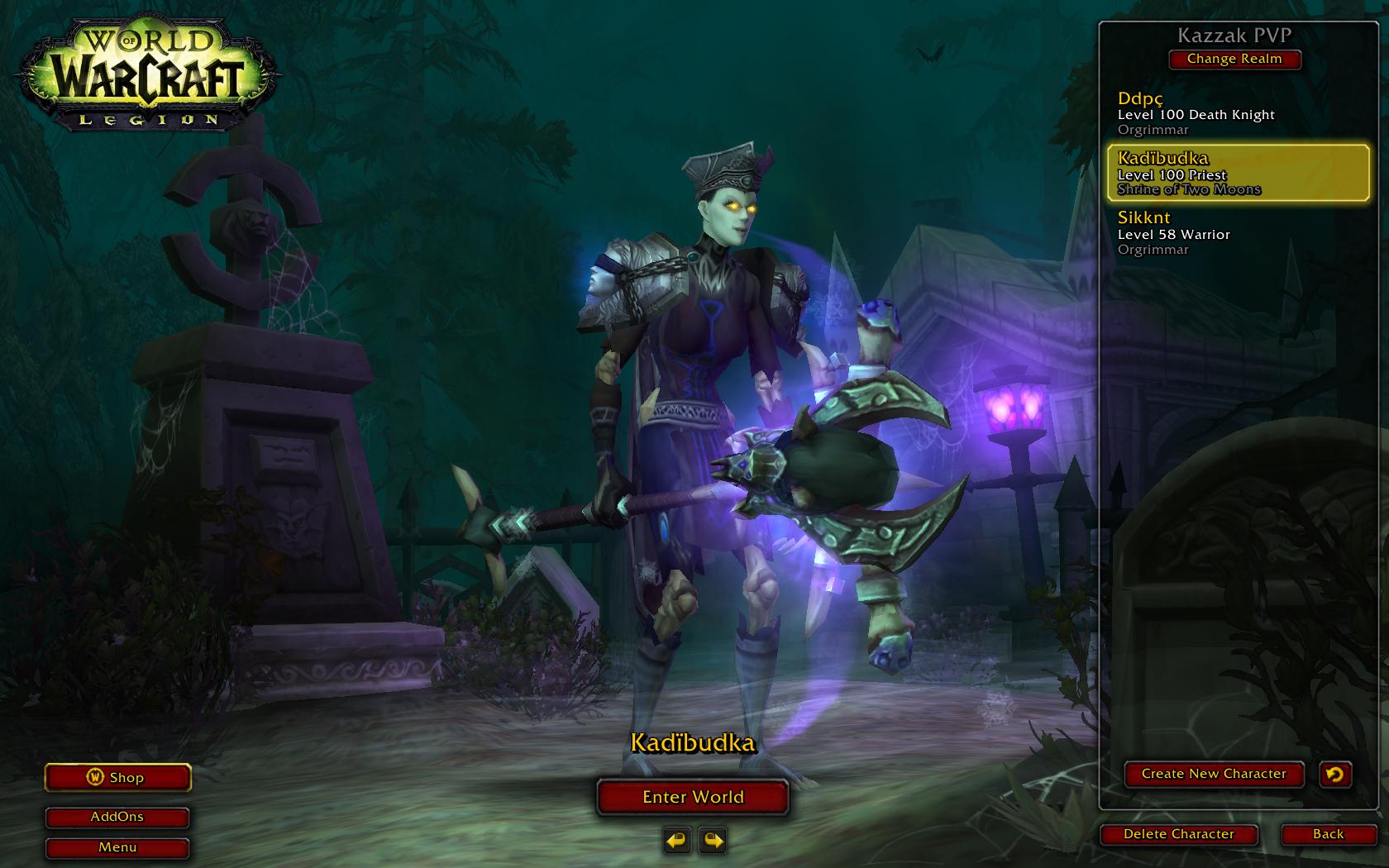The width and height of the screenshot is (1389, 868).
Task: Open the Menu button
Action: (117, 847)
